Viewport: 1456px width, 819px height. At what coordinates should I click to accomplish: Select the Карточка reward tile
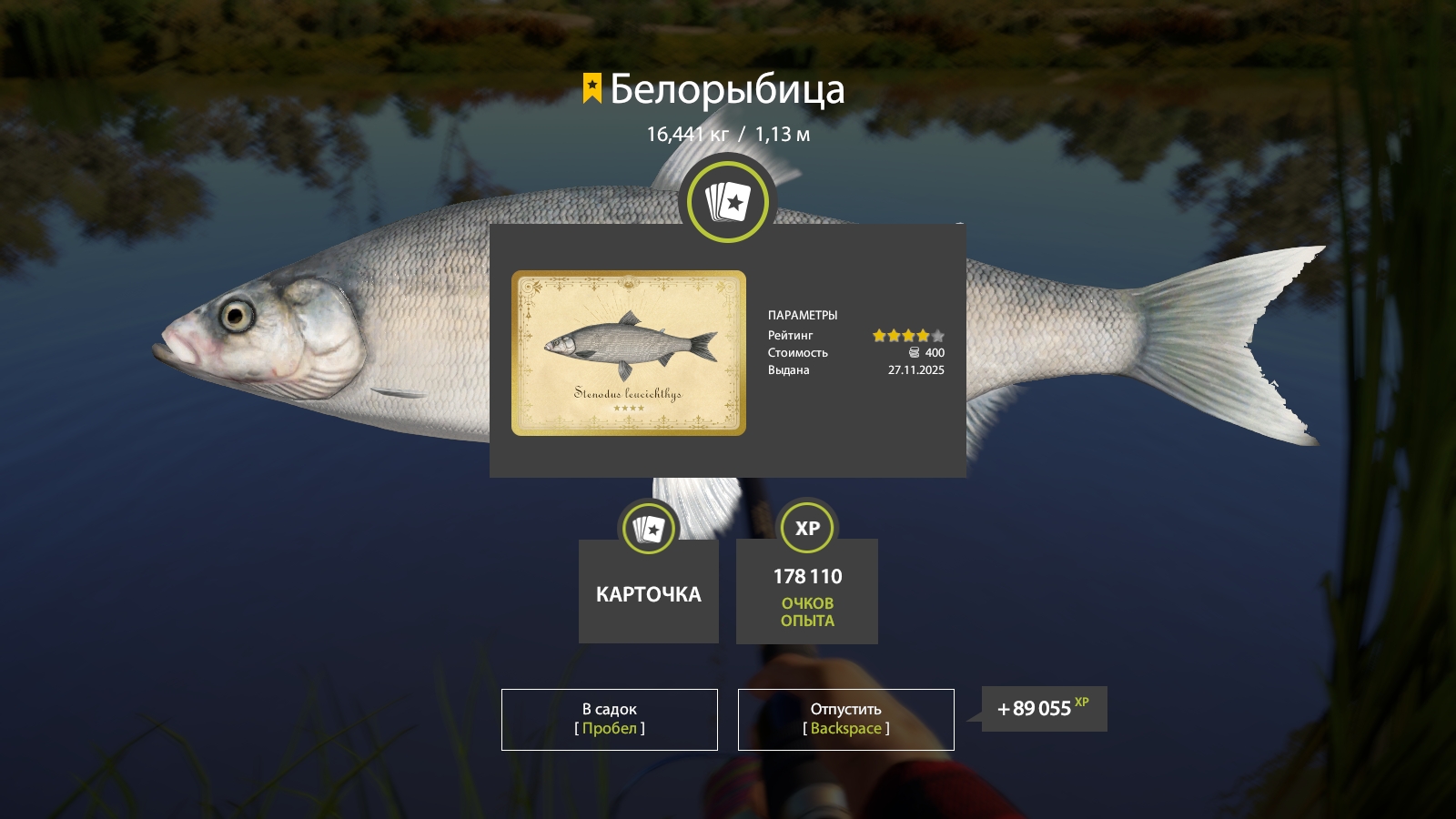(648, 591)
